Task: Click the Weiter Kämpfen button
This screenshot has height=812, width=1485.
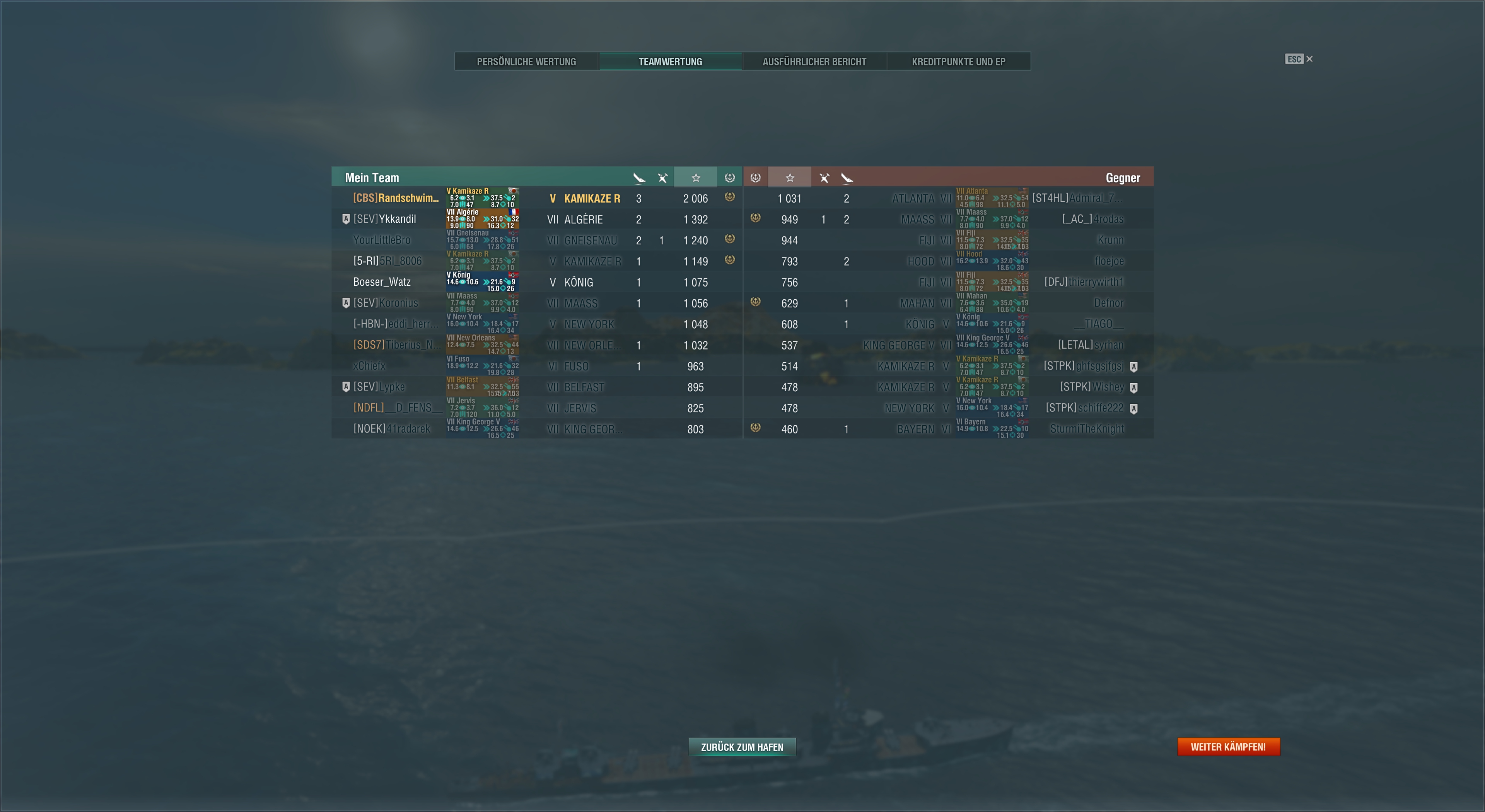Action: point(1229,746)
